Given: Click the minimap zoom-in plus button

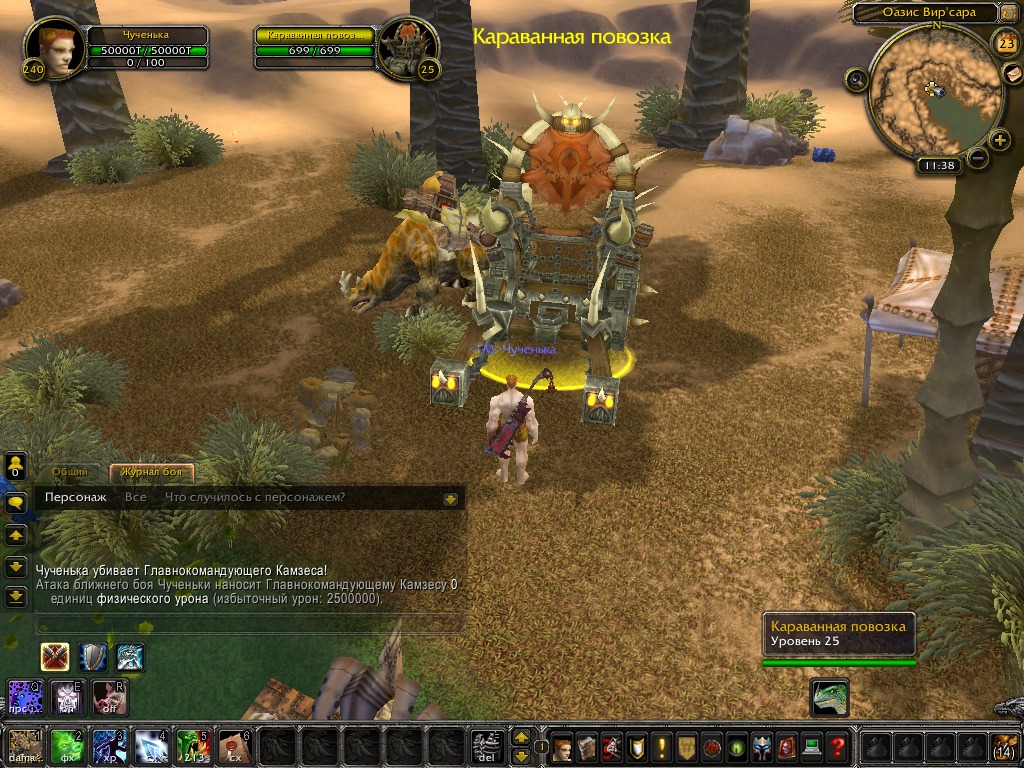Looking at the screenshot, I should (x=1000, y=140).
